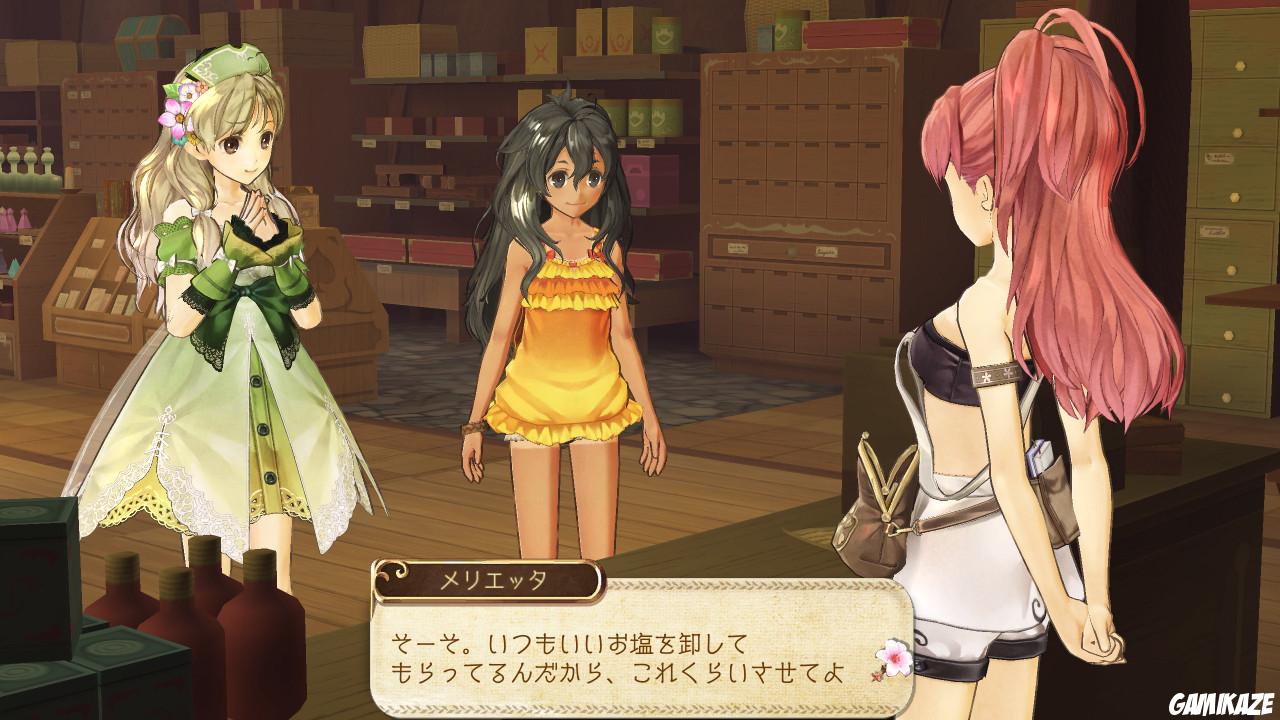Click the armband on the pink-haired girl's arm
This screenshot has height=720, width=1280.
[997, 374]
